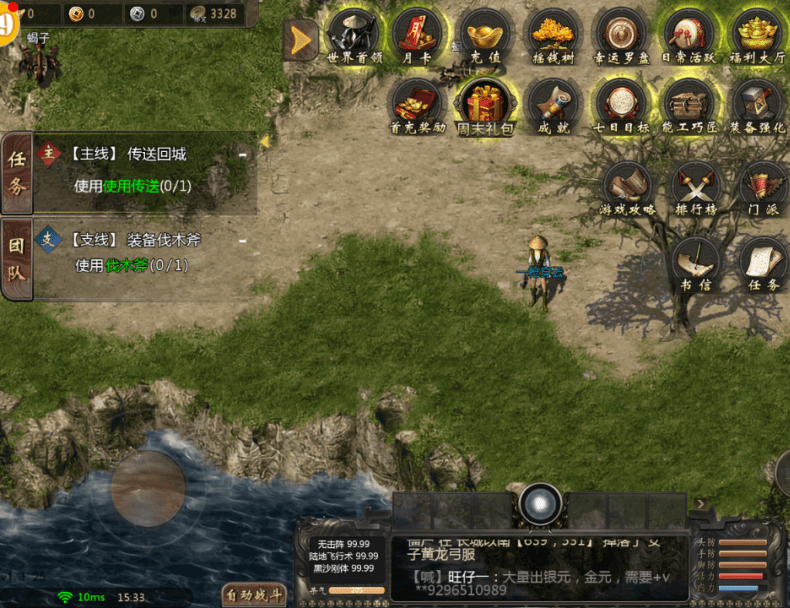Open the 周末礼包 weekend gift pack
790x608 pixels.
pyautogui.click(x=485, y=104)
